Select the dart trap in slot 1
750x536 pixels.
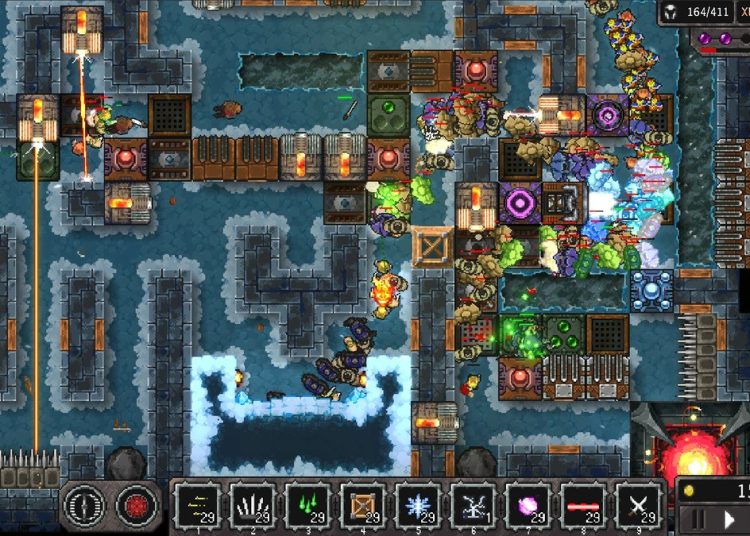[196, 505]
